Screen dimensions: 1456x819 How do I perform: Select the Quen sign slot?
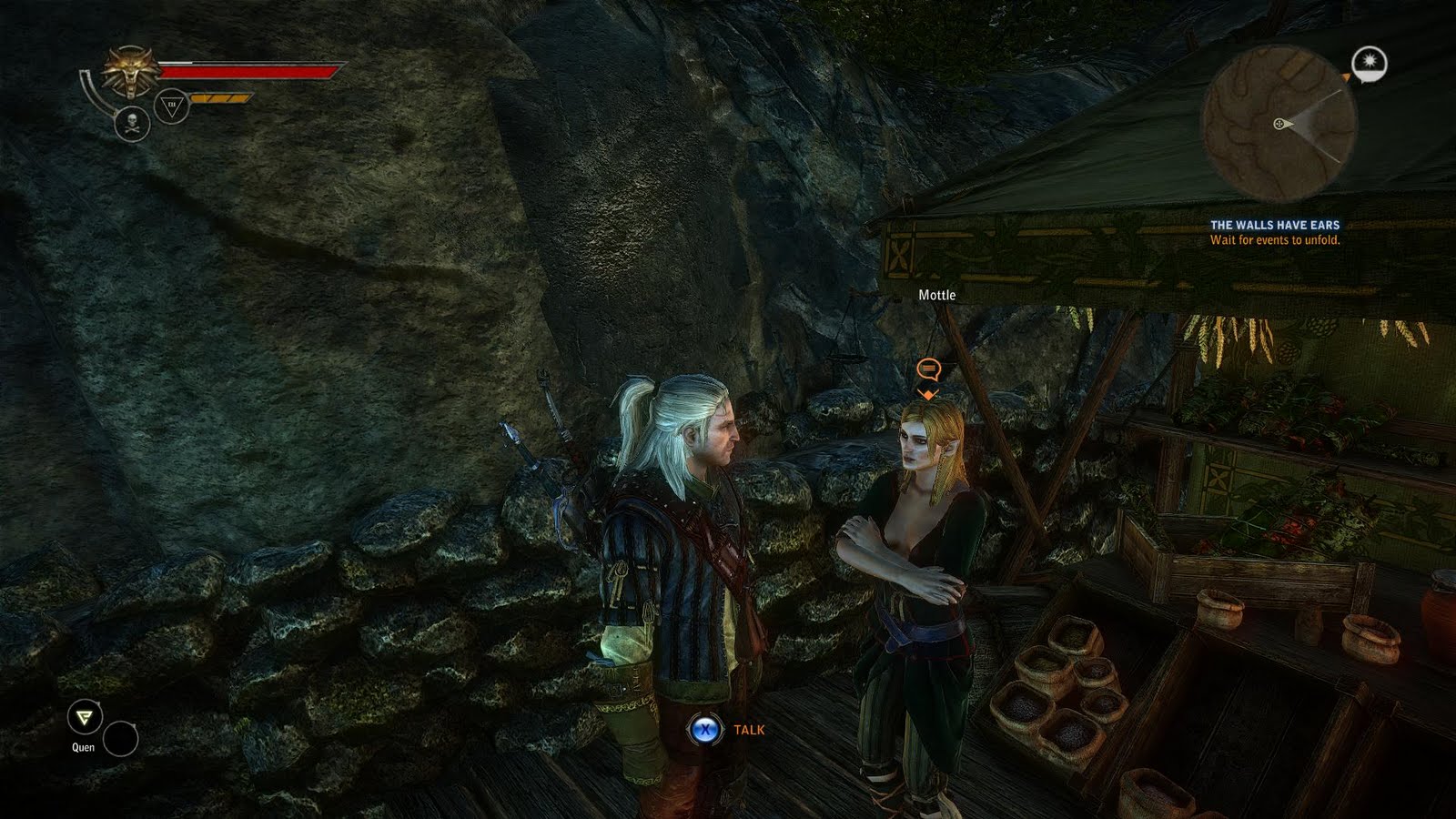(x=85, y=719)
